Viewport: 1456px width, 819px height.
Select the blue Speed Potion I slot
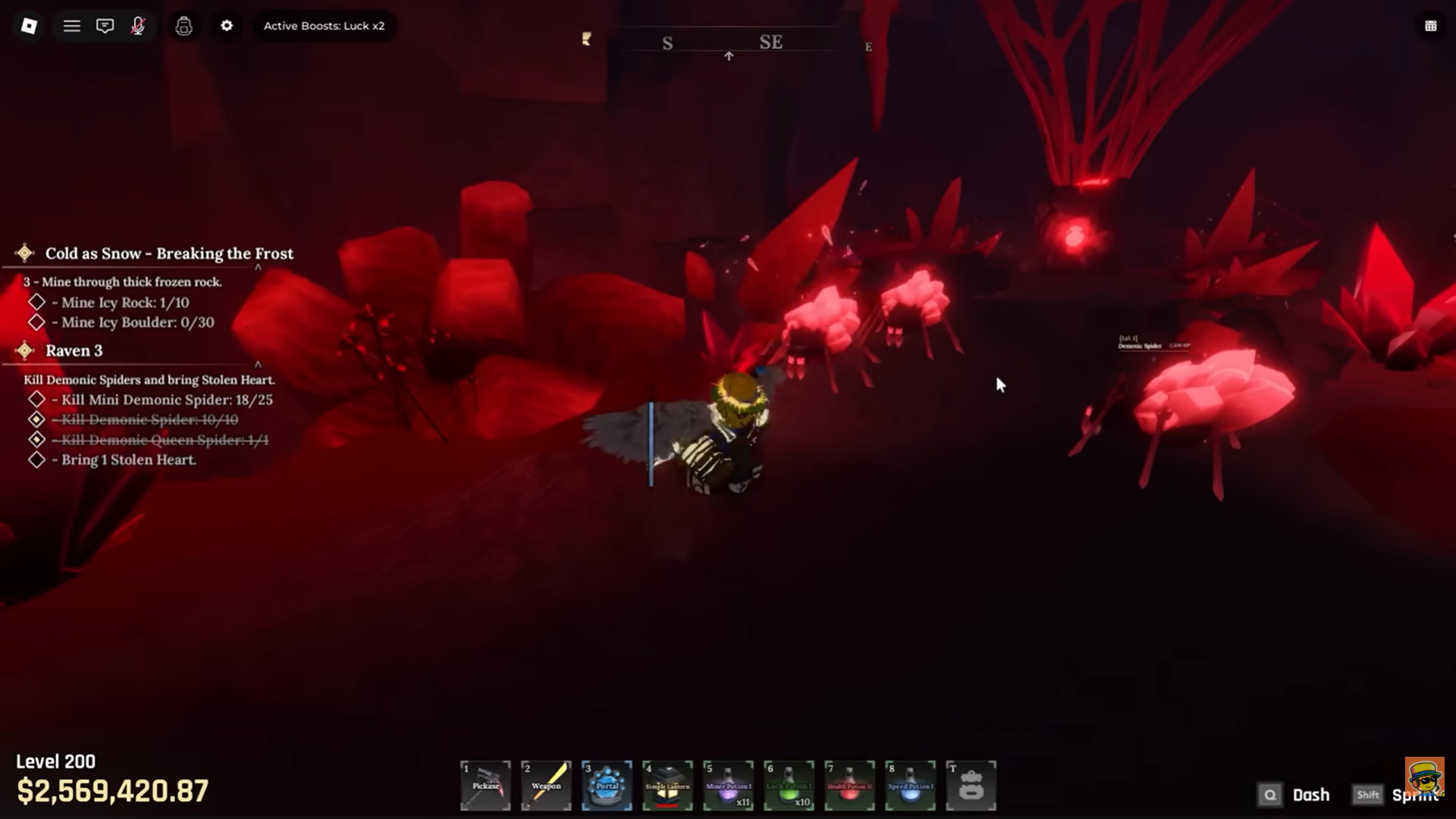(910, 785)
